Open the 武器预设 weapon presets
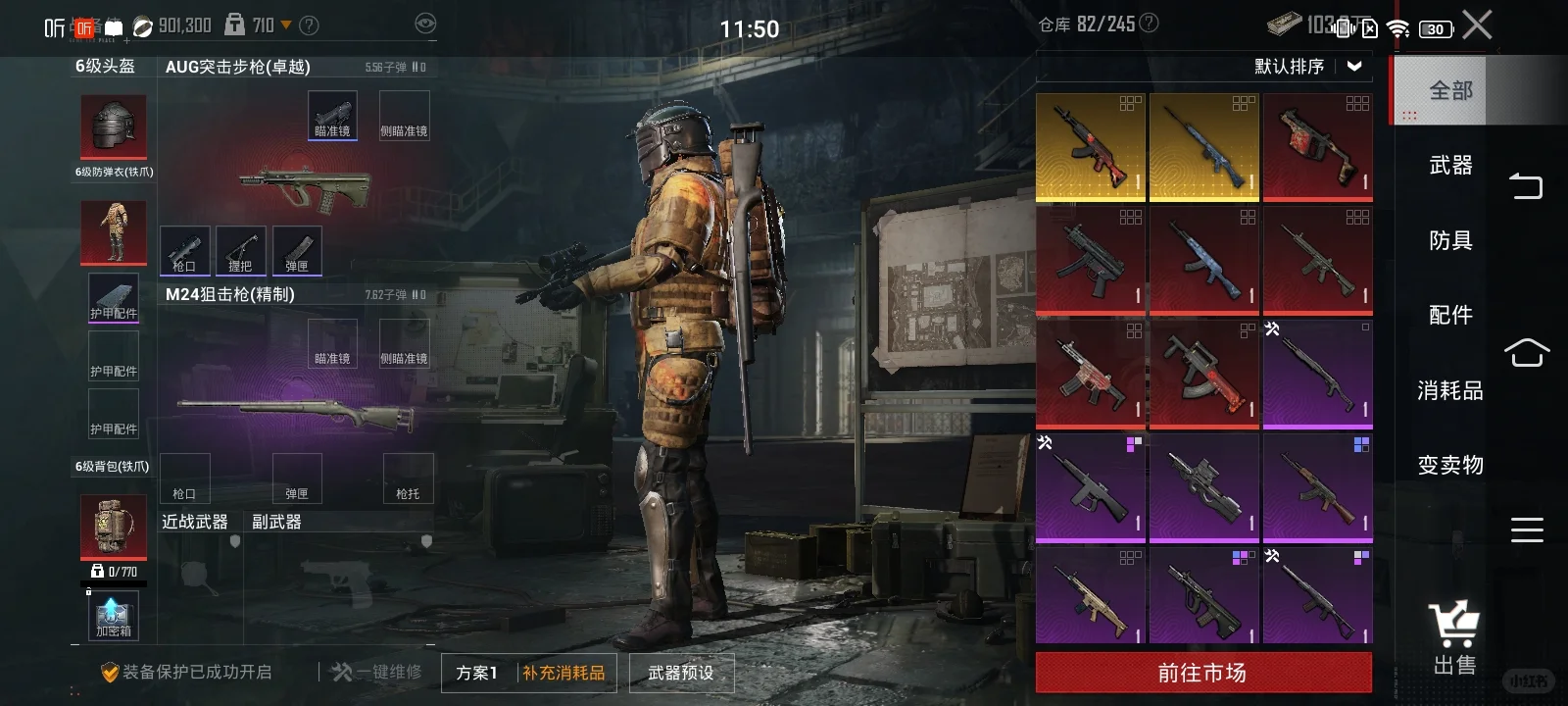The height and width of the screenshot is (706, 1568). tap(681, 673)
